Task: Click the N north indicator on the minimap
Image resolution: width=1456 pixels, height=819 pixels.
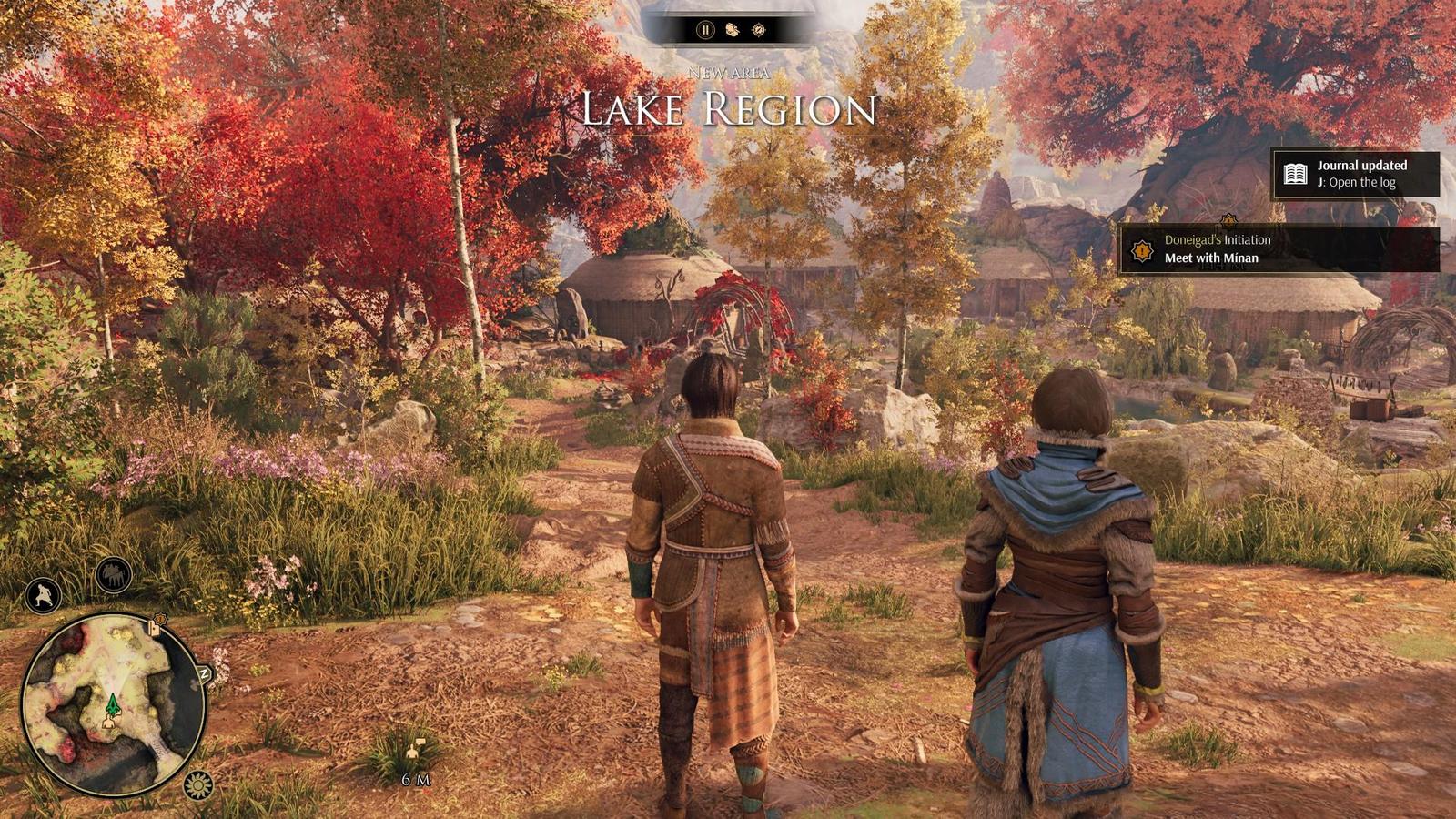Action: (x=205, y=673)
